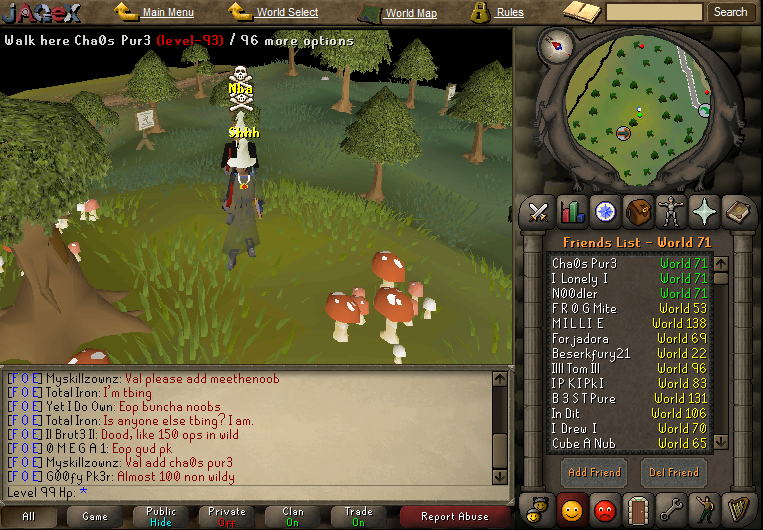Screen dimensions: 763x530
Task: Open the wrench options tab
Action: pyautogui.click(x=671, y=508)
